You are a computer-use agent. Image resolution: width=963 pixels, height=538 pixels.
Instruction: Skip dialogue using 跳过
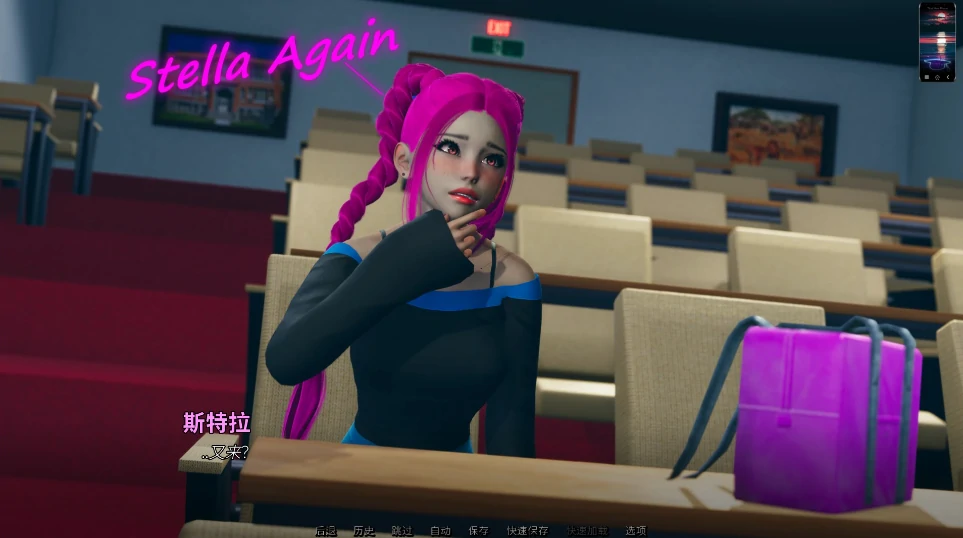(401, 531)
